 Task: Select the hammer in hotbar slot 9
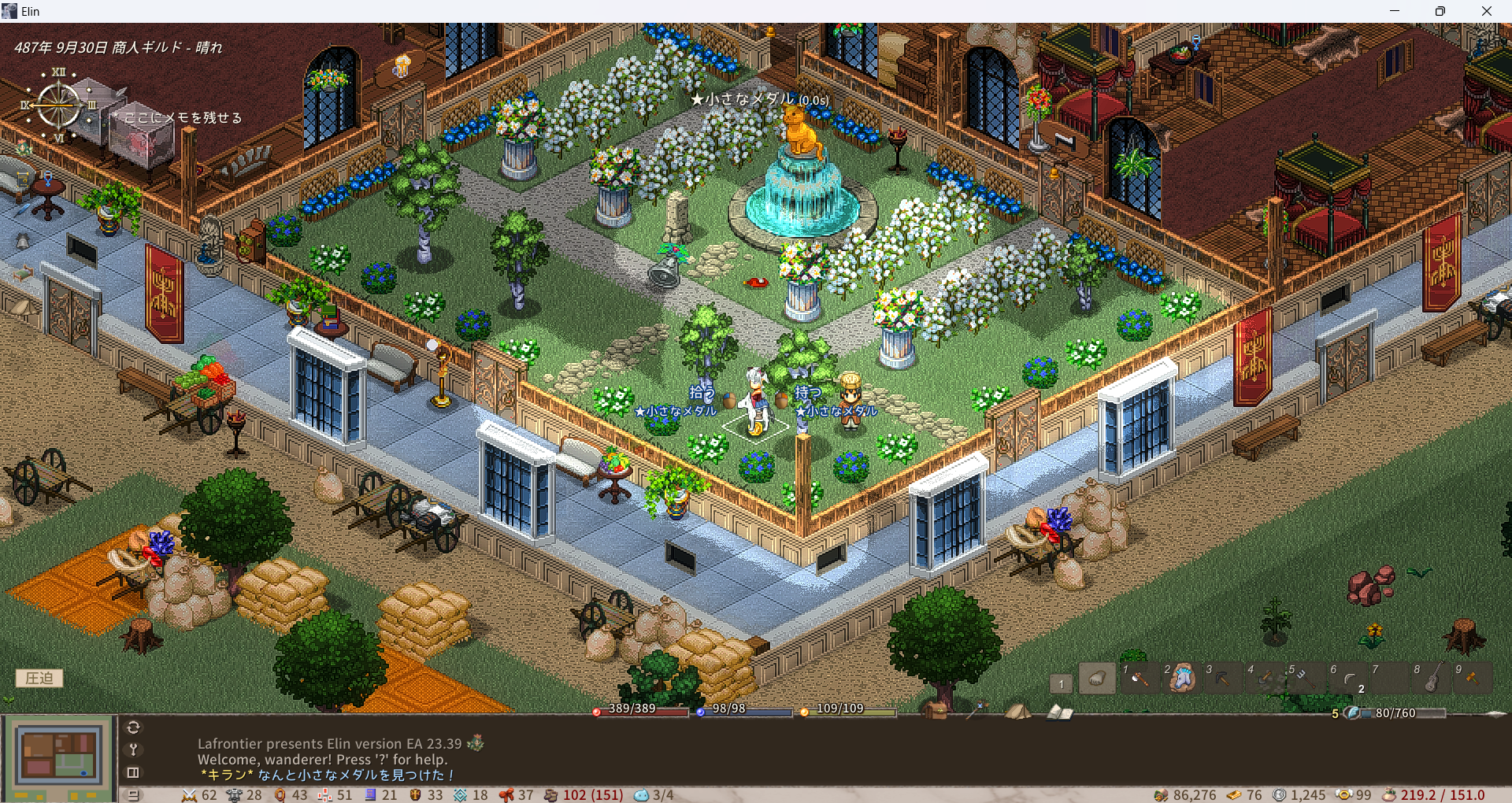[x=1473, y=678]
